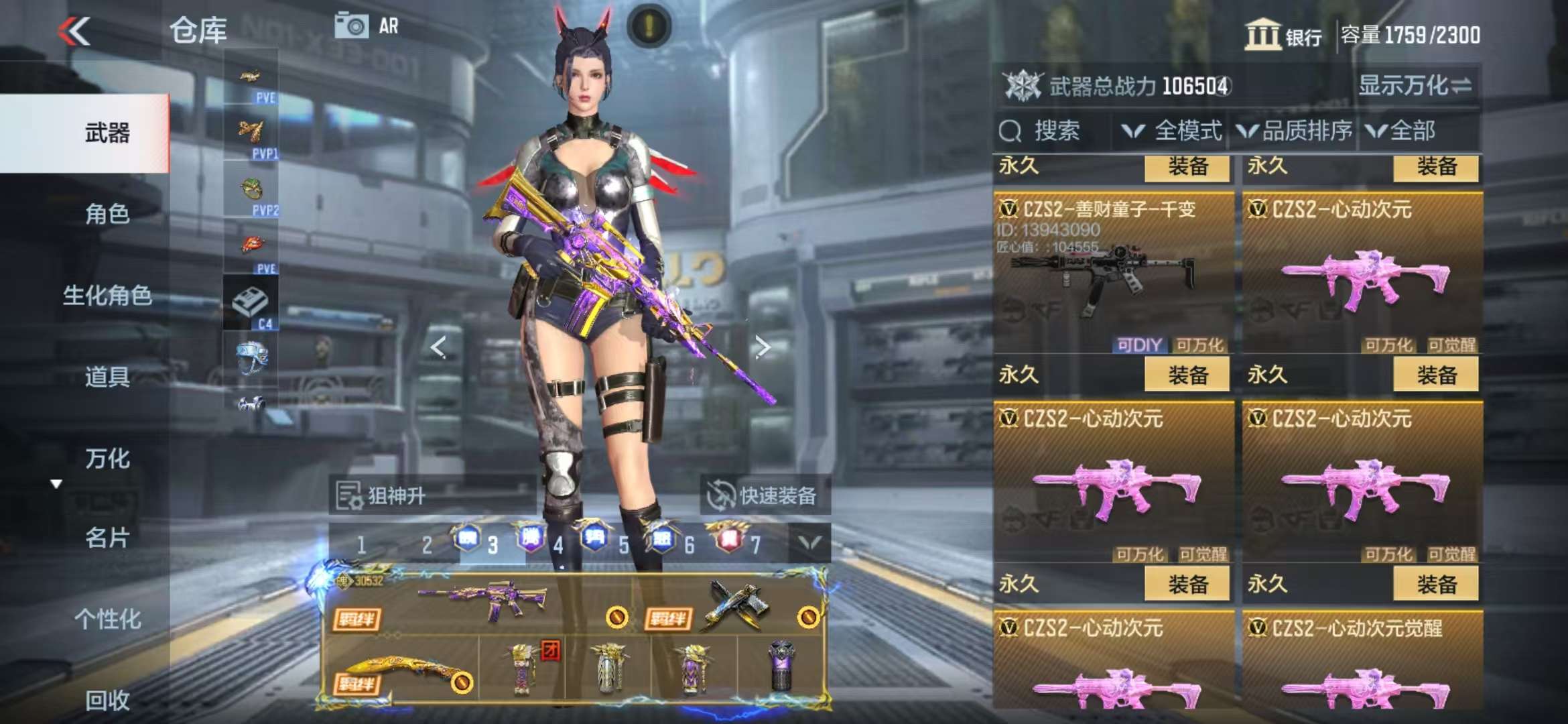This screenshot has width=1568, height=724.
Task: Open the 生化角色 tab
Action: point(107,295)
